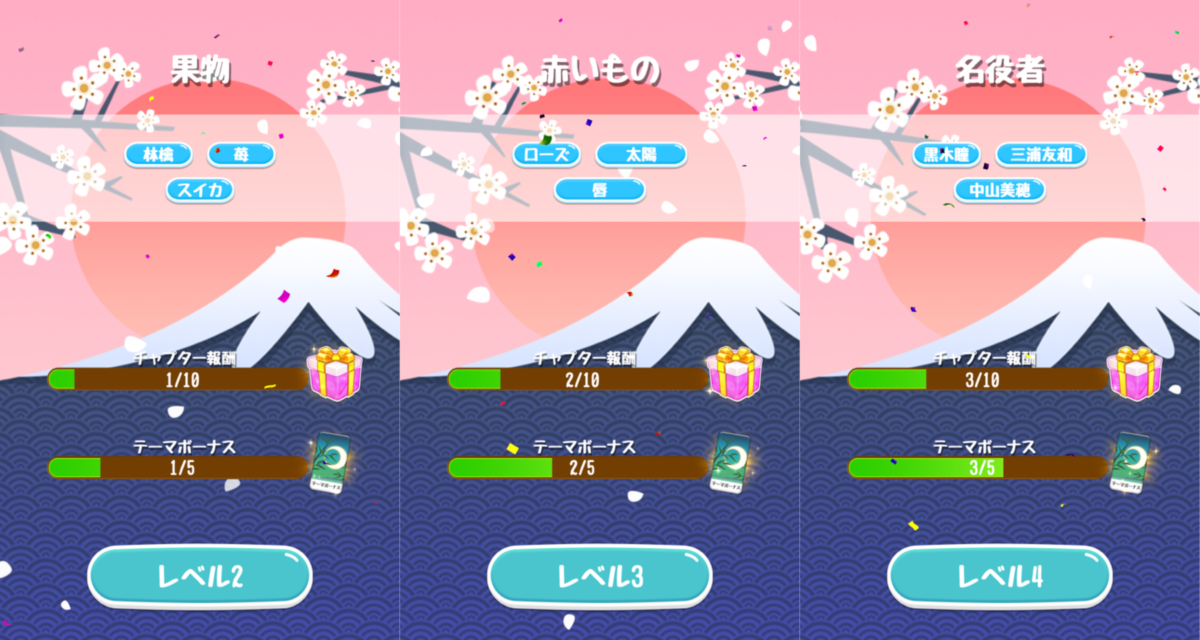Image resolution: width=1200 pixels, height=640 pixels.
Task: Tap the theme bonus card beside 3/5
Action: 1131,463
